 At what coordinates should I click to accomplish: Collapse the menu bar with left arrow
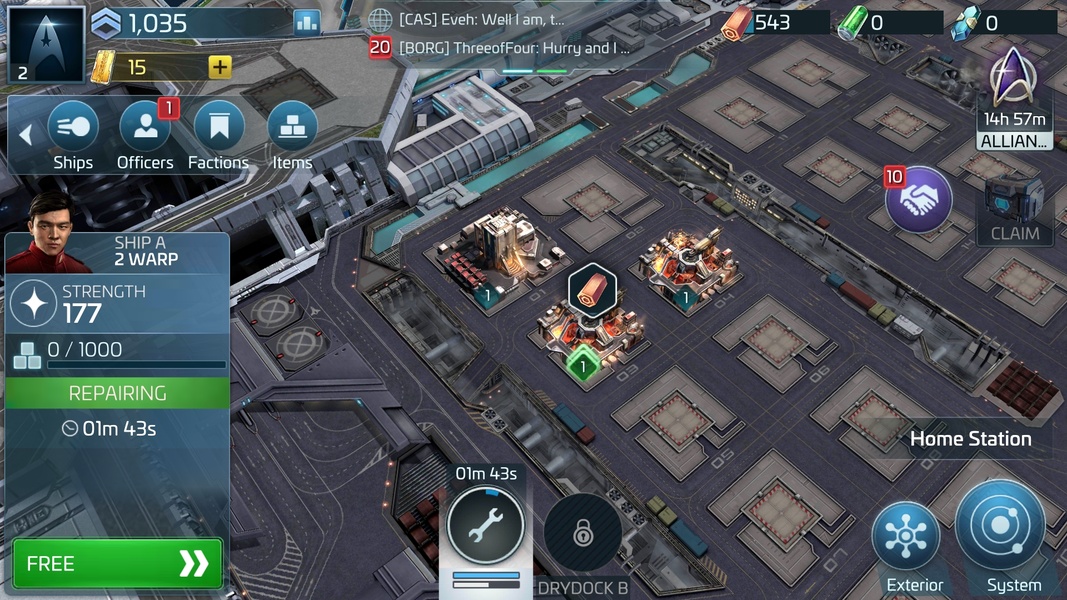pos(26,134)
